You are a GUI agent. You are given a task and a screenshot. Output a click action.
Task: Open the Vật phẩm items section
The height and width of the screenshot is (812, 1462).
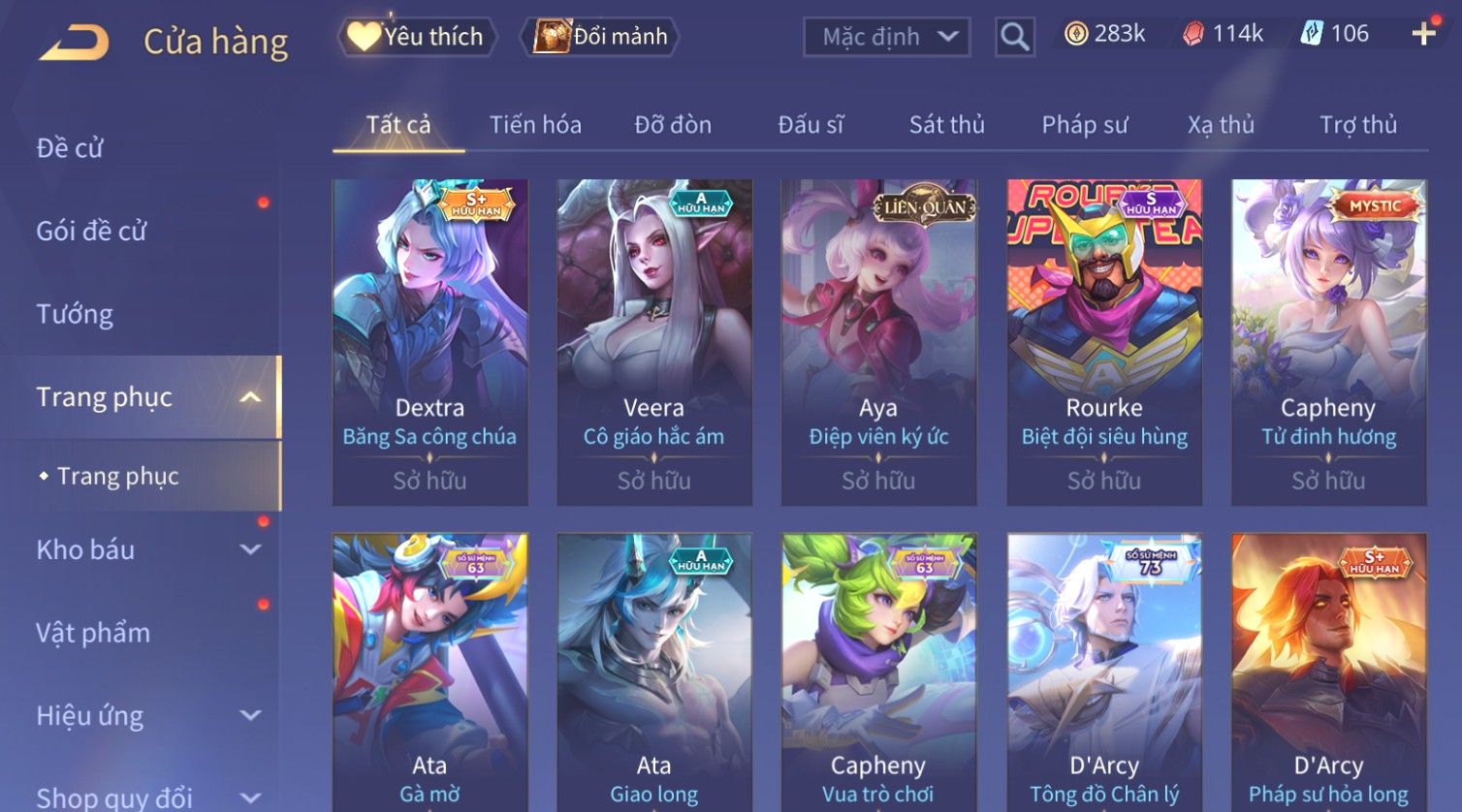(93, 633)
